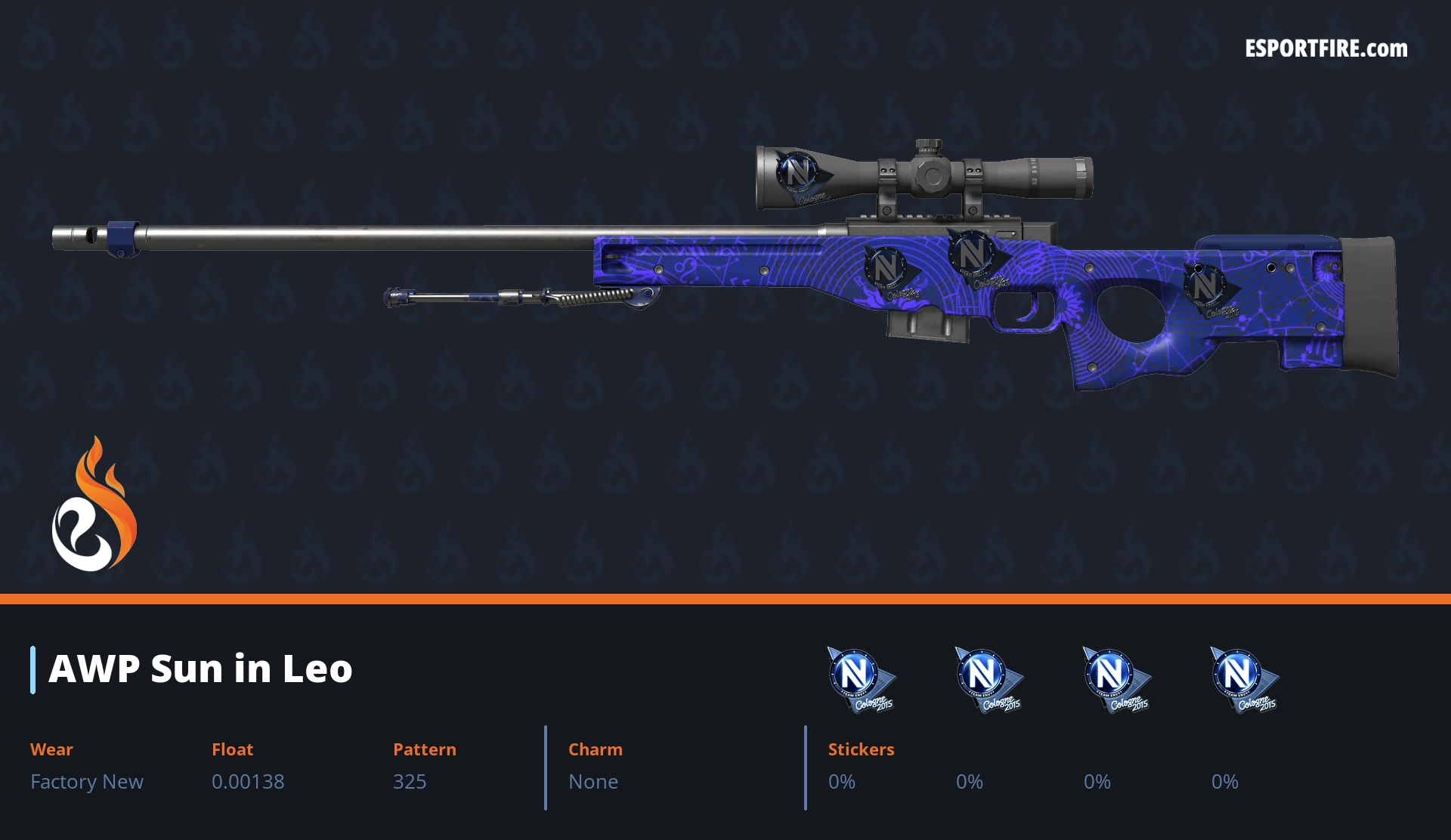Viewport: 1451px width, 840px height.
Task: Click the orange flame logo
Action: (x=94, y=505)
